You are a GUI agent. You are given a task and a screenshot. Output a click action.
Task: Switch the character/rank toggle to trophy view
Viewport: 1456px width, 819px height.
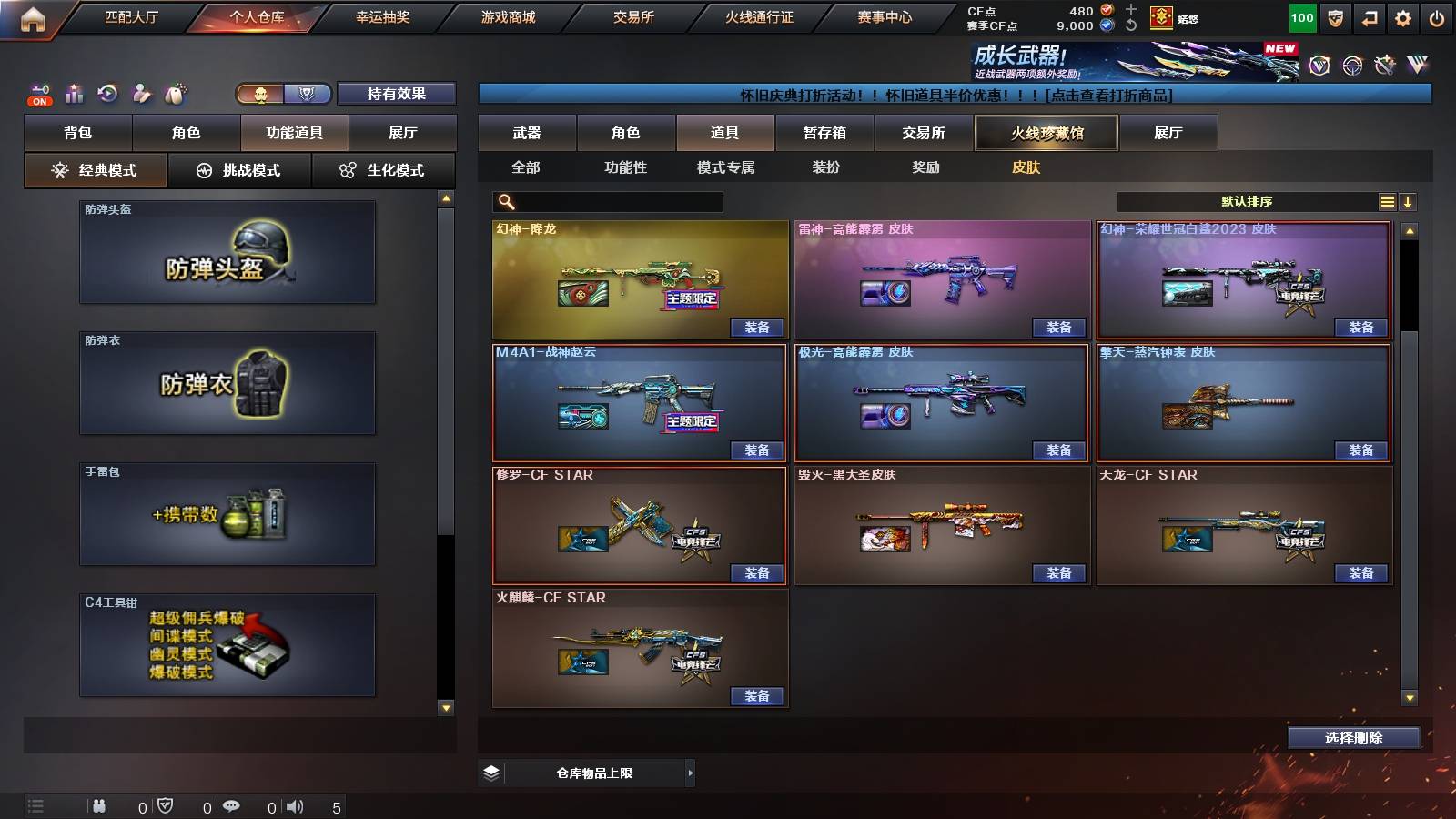coord(308,93)
